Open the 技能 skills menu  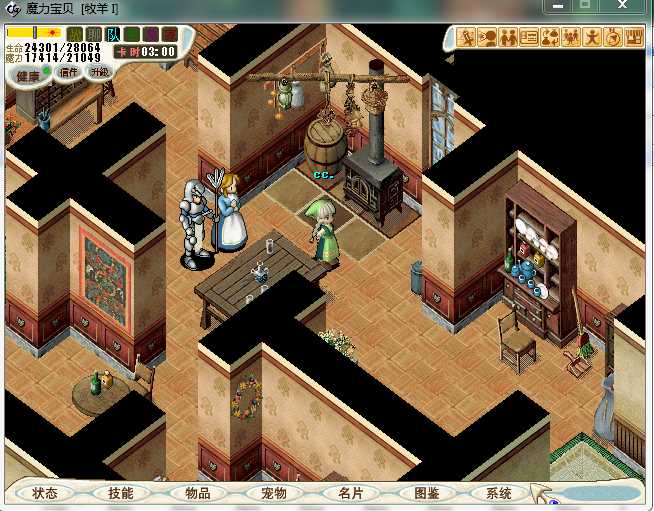(120, 493)
